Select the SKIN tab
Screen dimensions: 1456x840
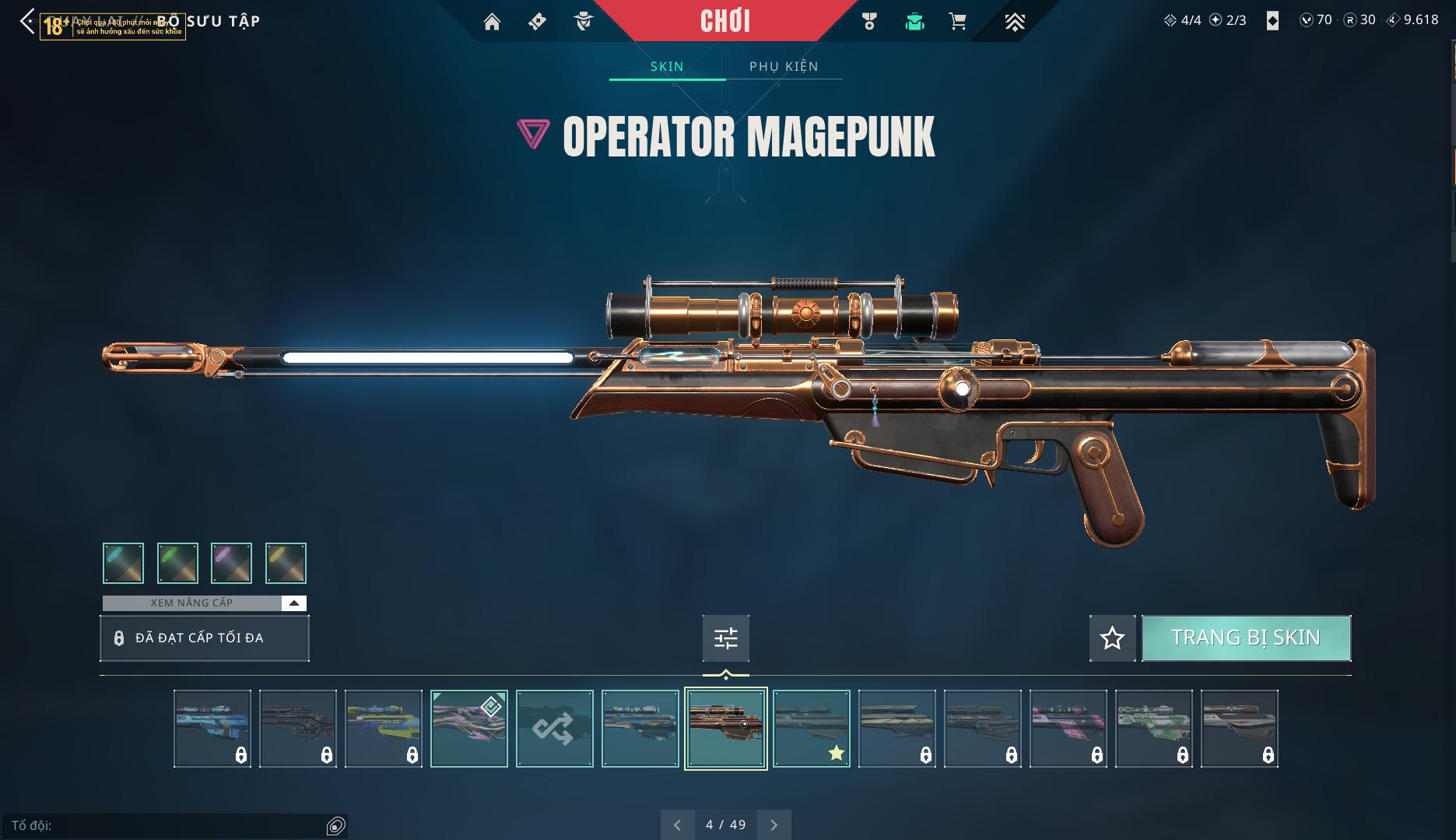pos(667,66)
